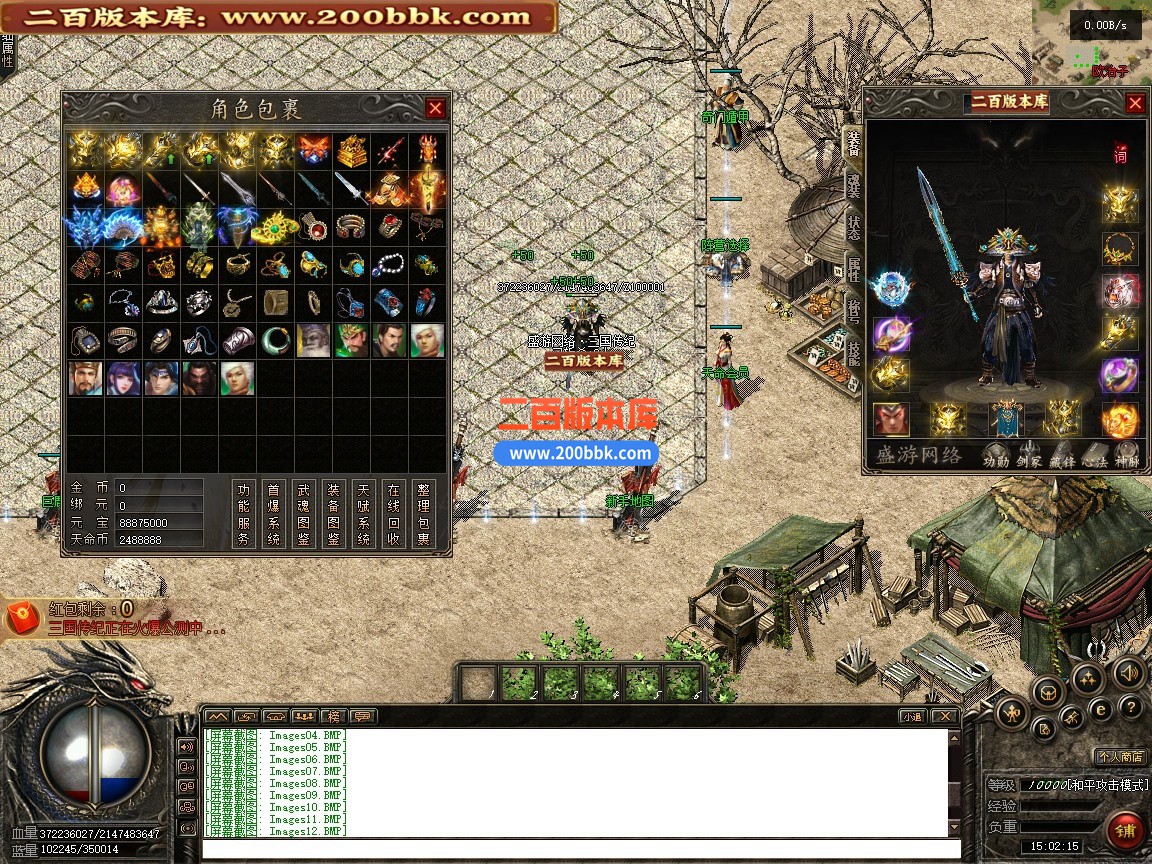Open the 装备图鉴 codex
Screen dimensions: 1152x864
click(334, 514)
